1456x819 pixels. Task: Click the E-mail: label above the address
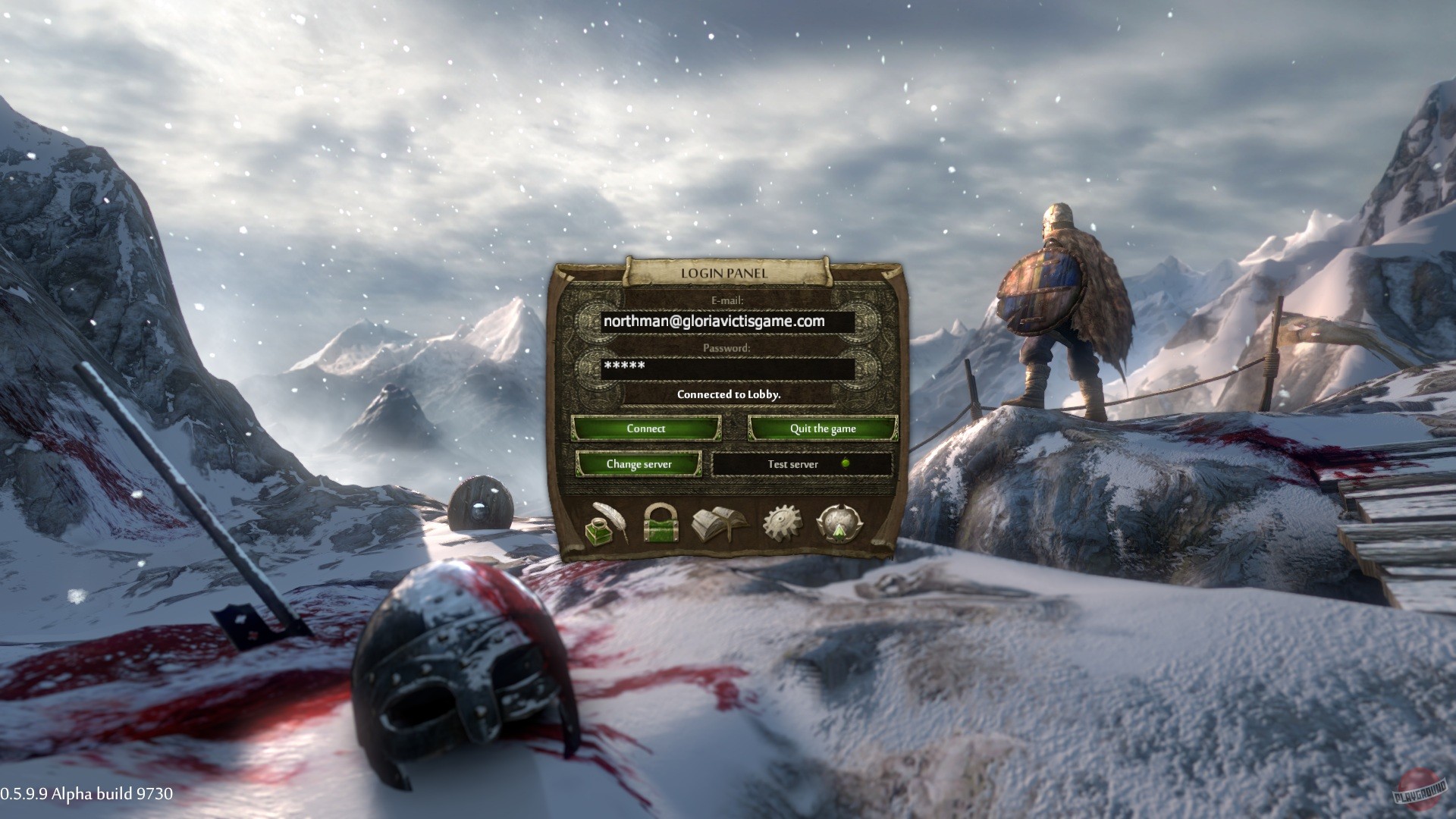click(x=728, y=300)
